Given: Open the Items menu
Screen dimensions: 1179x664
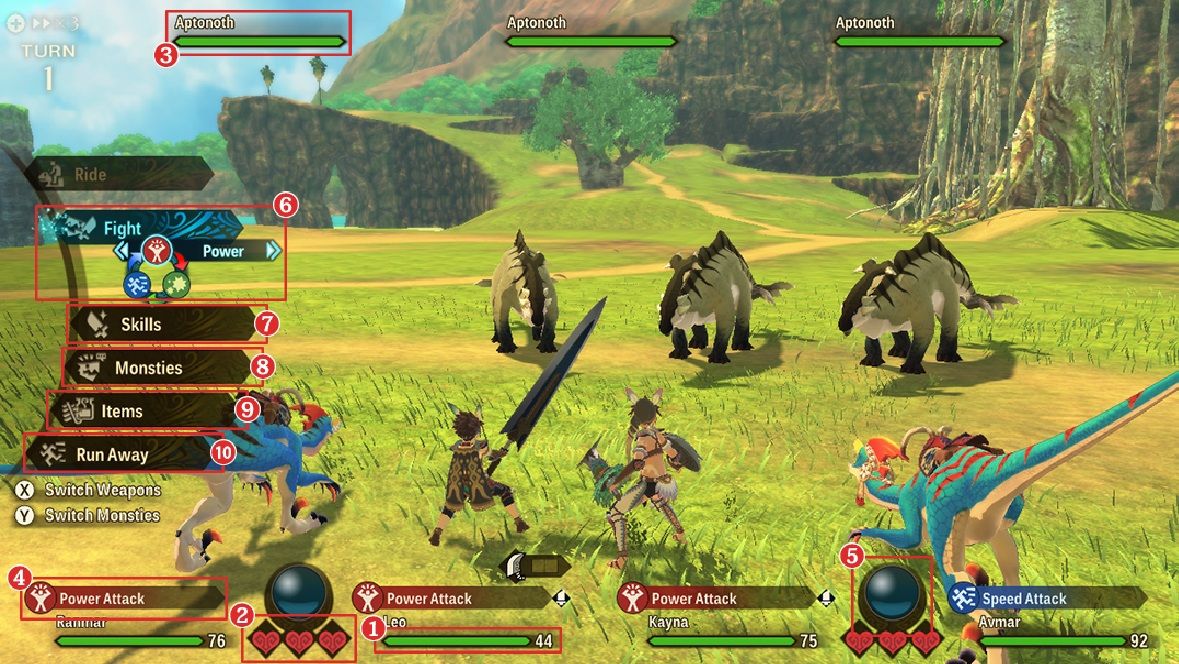Looking at the screenshot, I should [122, 411].
